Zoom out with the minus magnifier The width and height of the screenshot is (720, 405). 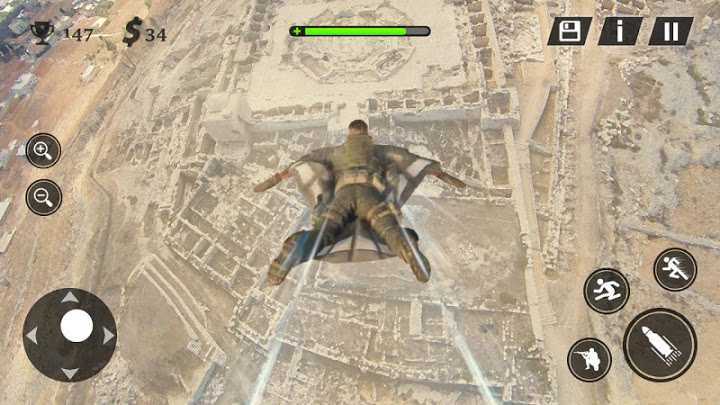click(43, 197)
